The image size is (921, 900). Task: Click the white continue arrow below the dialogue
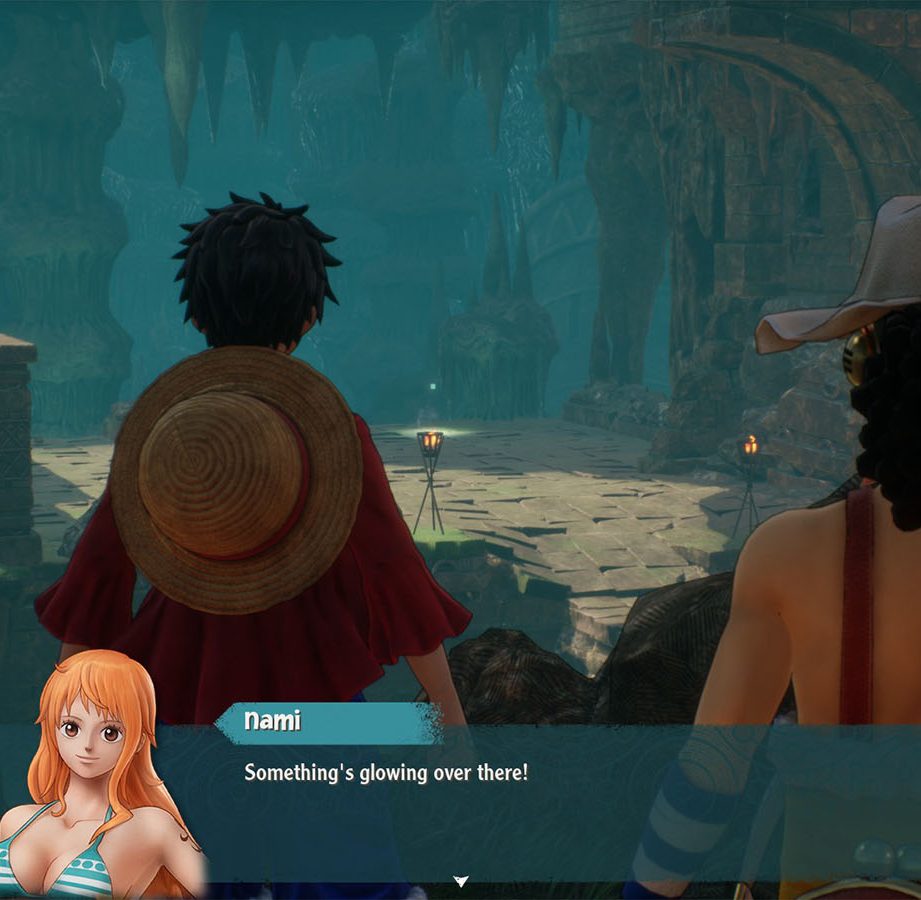461,881
